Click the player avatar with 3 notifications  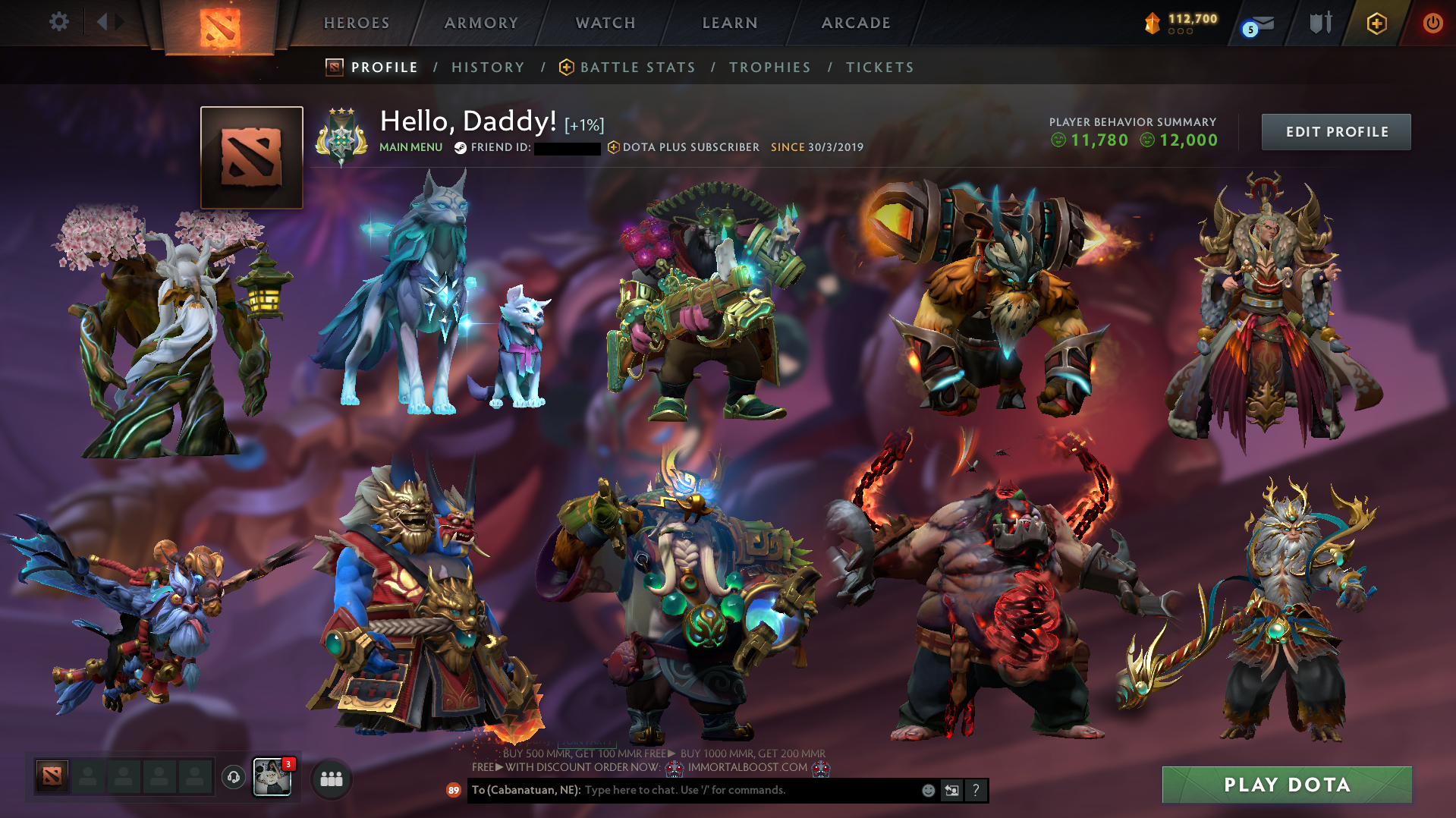[x=273, y=778]
